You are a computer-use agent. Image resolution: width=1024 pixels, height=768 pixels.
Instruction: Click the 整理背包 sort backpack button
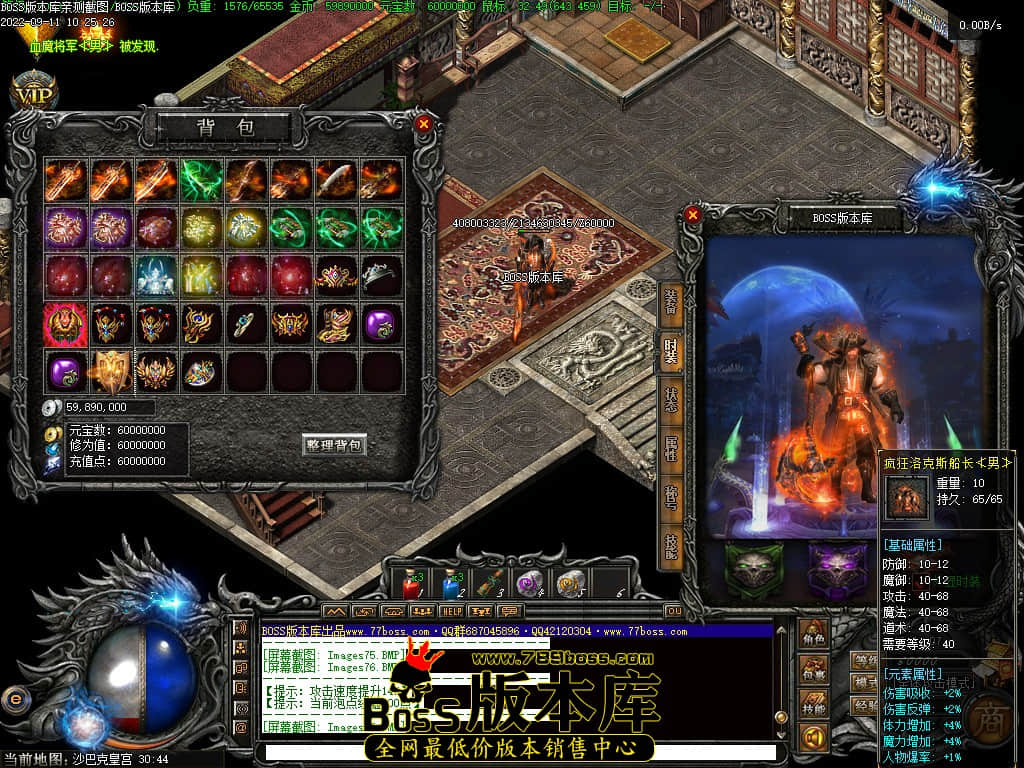334,445
